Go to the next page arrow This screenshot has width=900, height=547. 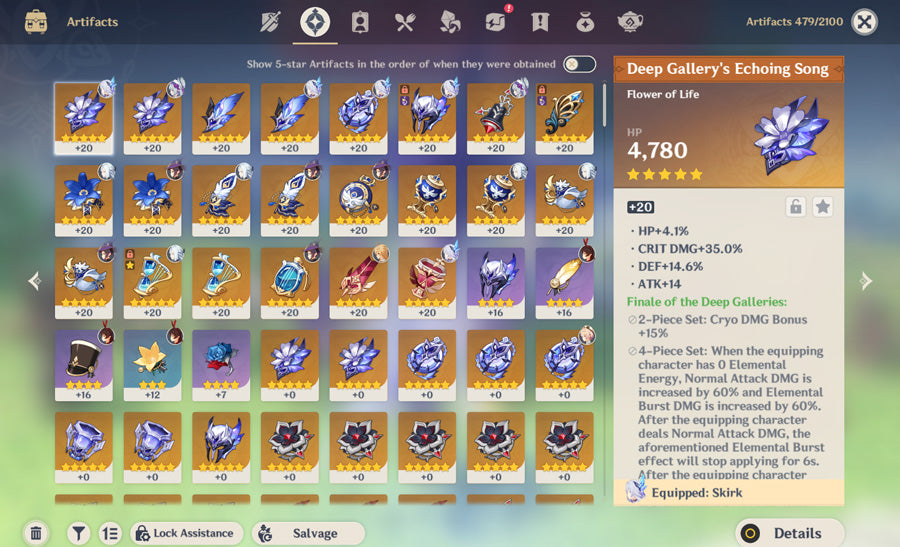click(x=866, y=282)
